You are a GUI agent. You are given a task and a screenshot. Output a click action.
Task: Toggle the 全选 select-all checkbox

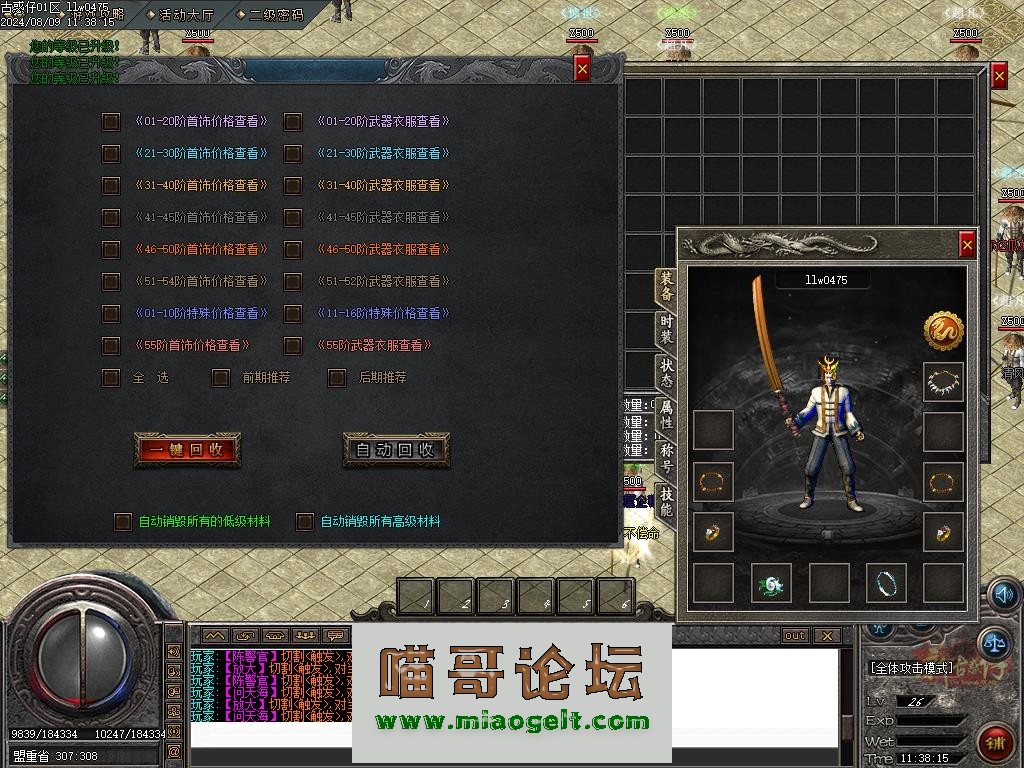tap(111, 378)
